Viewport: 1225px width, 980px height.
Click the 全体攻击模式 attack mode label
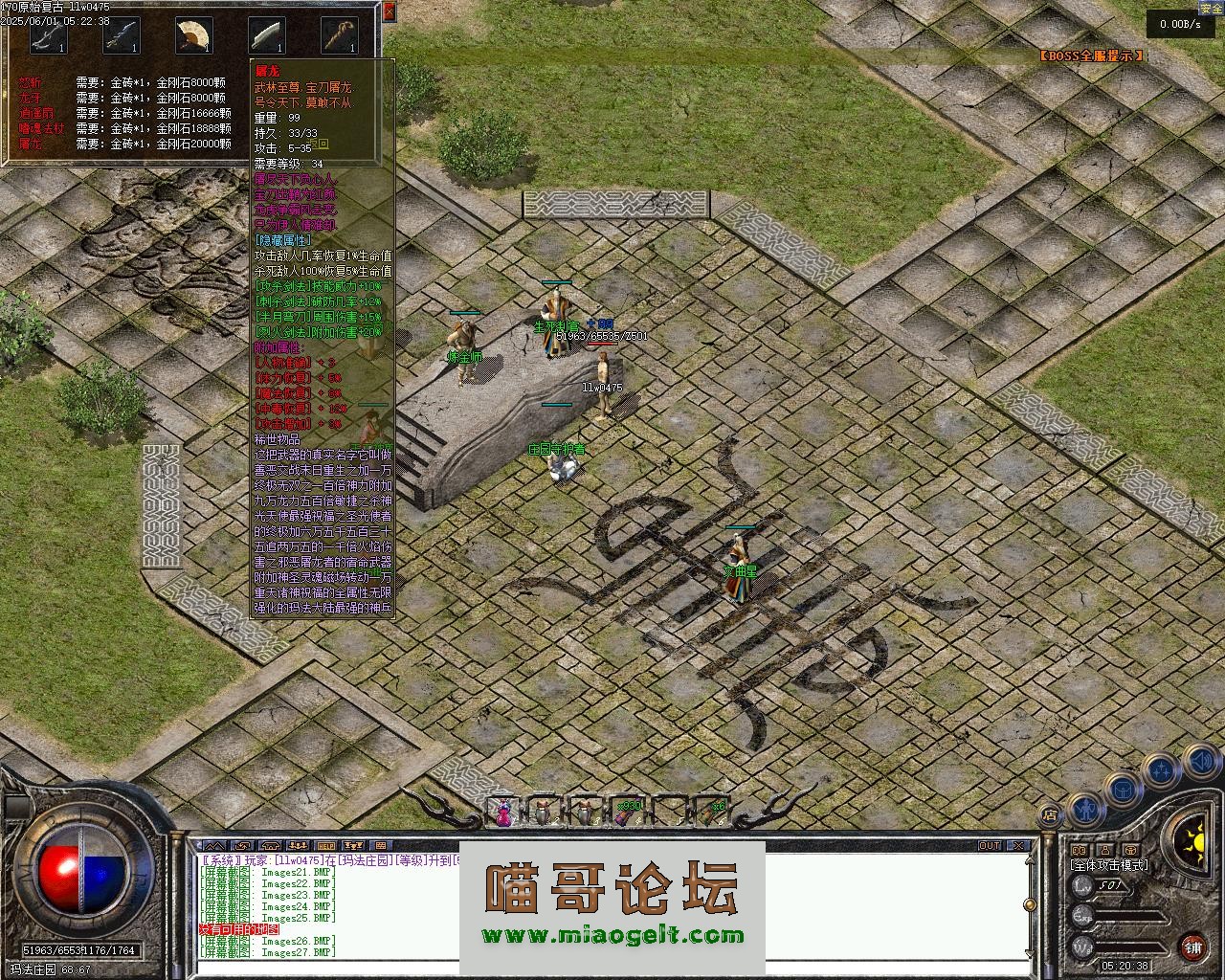1110,865
